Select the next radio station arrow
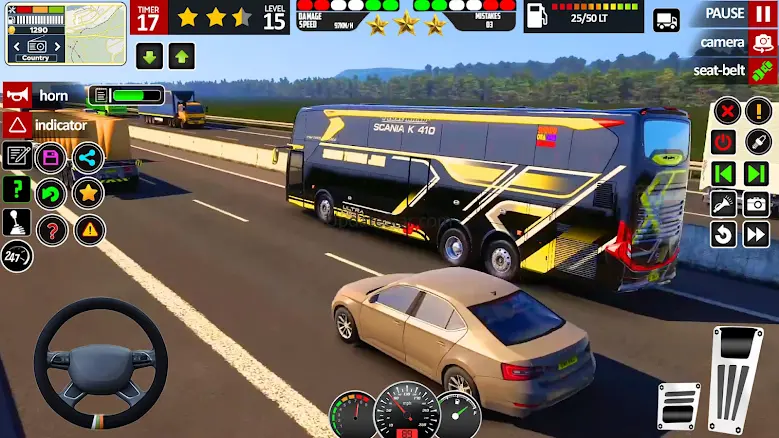The height and width of the screenshot is (438, 779). click(755, 173)
